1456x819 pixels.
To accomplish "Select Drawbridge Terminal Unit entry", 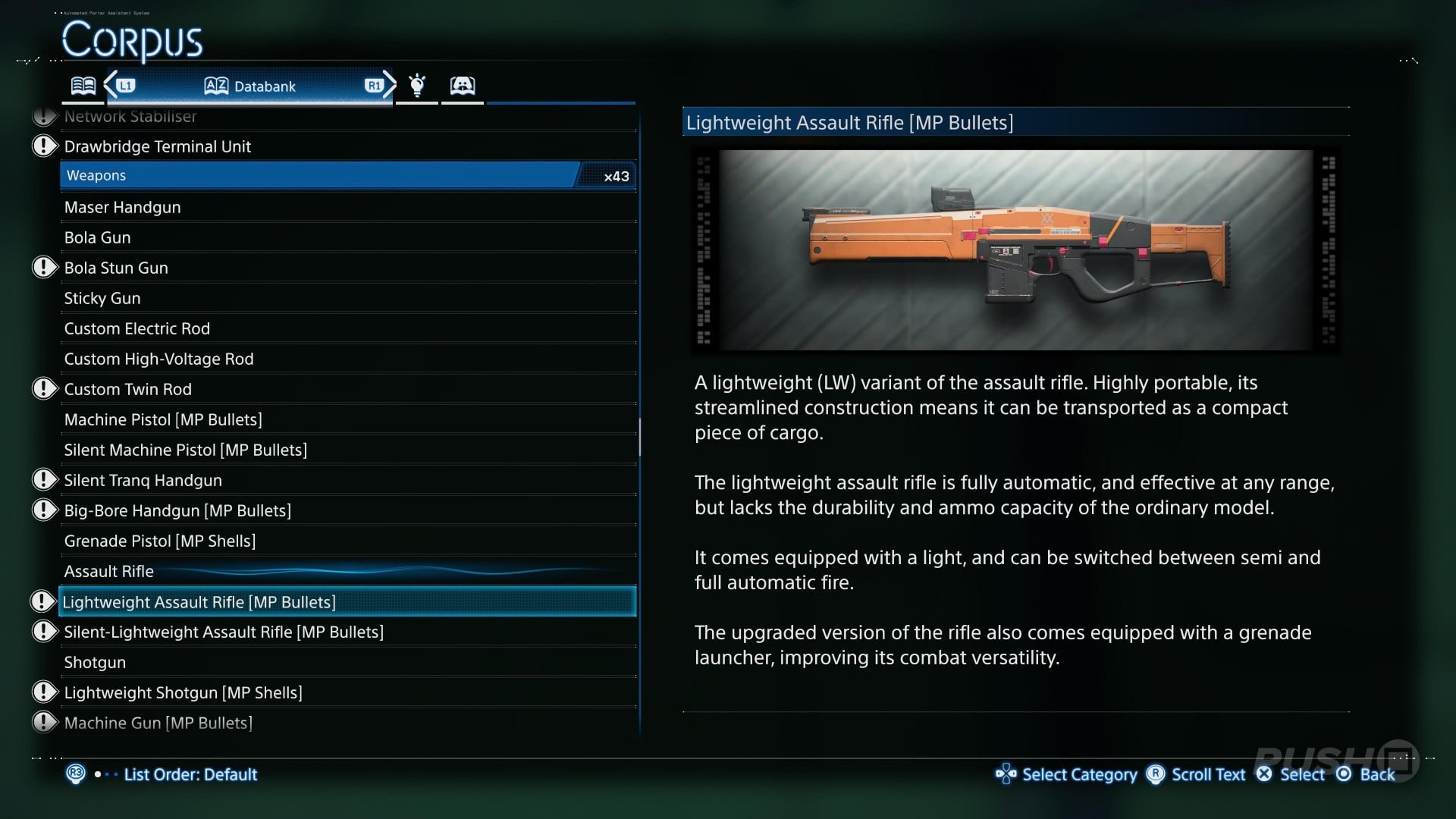I will coord(158,146).
